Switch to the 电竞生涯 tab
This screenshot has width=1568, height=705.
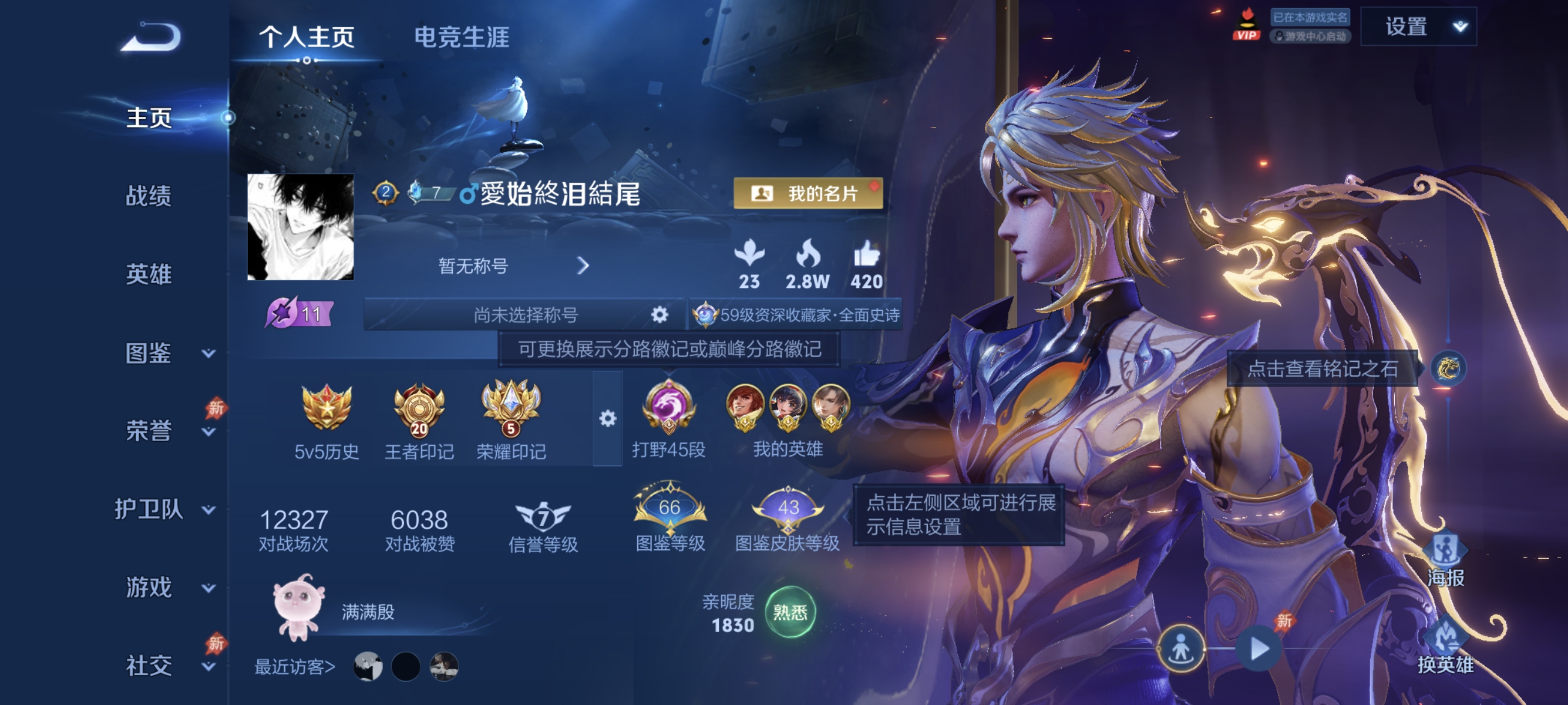pyautogui.click(x=462, y=36)
